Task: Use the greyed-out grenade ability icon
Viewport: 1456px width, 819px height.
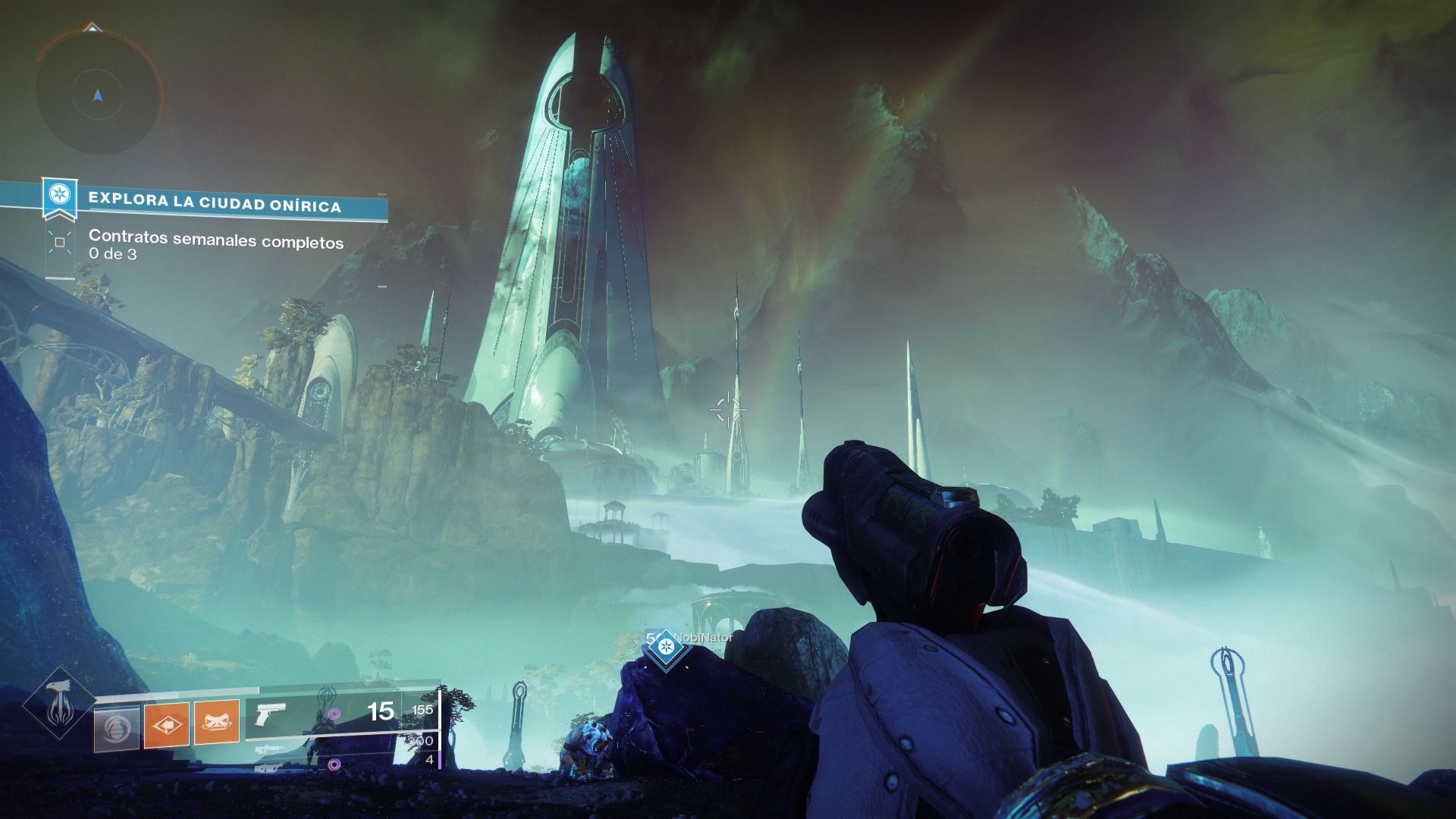Action: click(118, 723)
